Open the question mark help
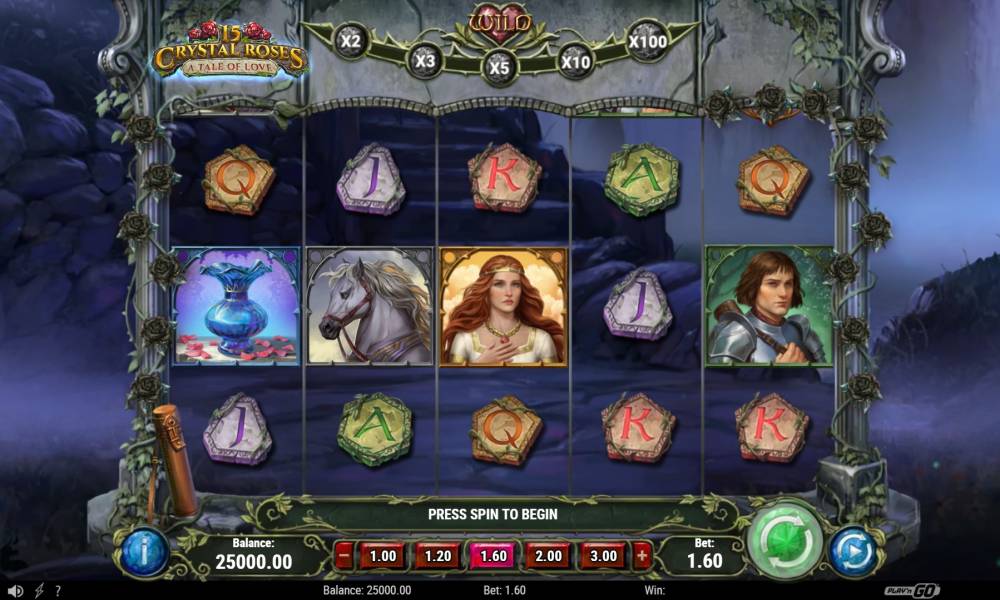Screen dimensions: 1000x600 [x=58, y=591]
